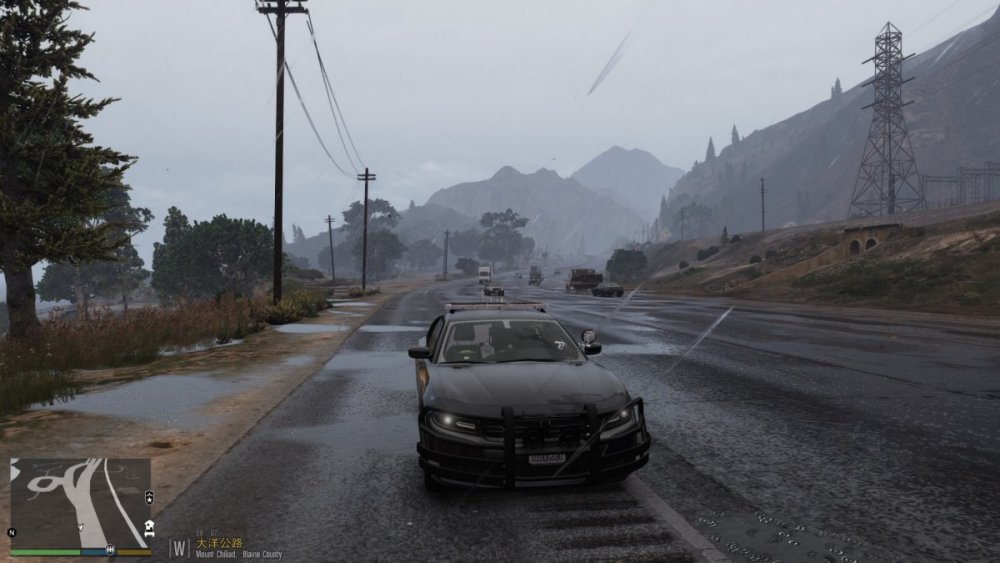Screen dimensions: 1000x563
Task: Click the road minimap
Action: click(x=80, y=502)
